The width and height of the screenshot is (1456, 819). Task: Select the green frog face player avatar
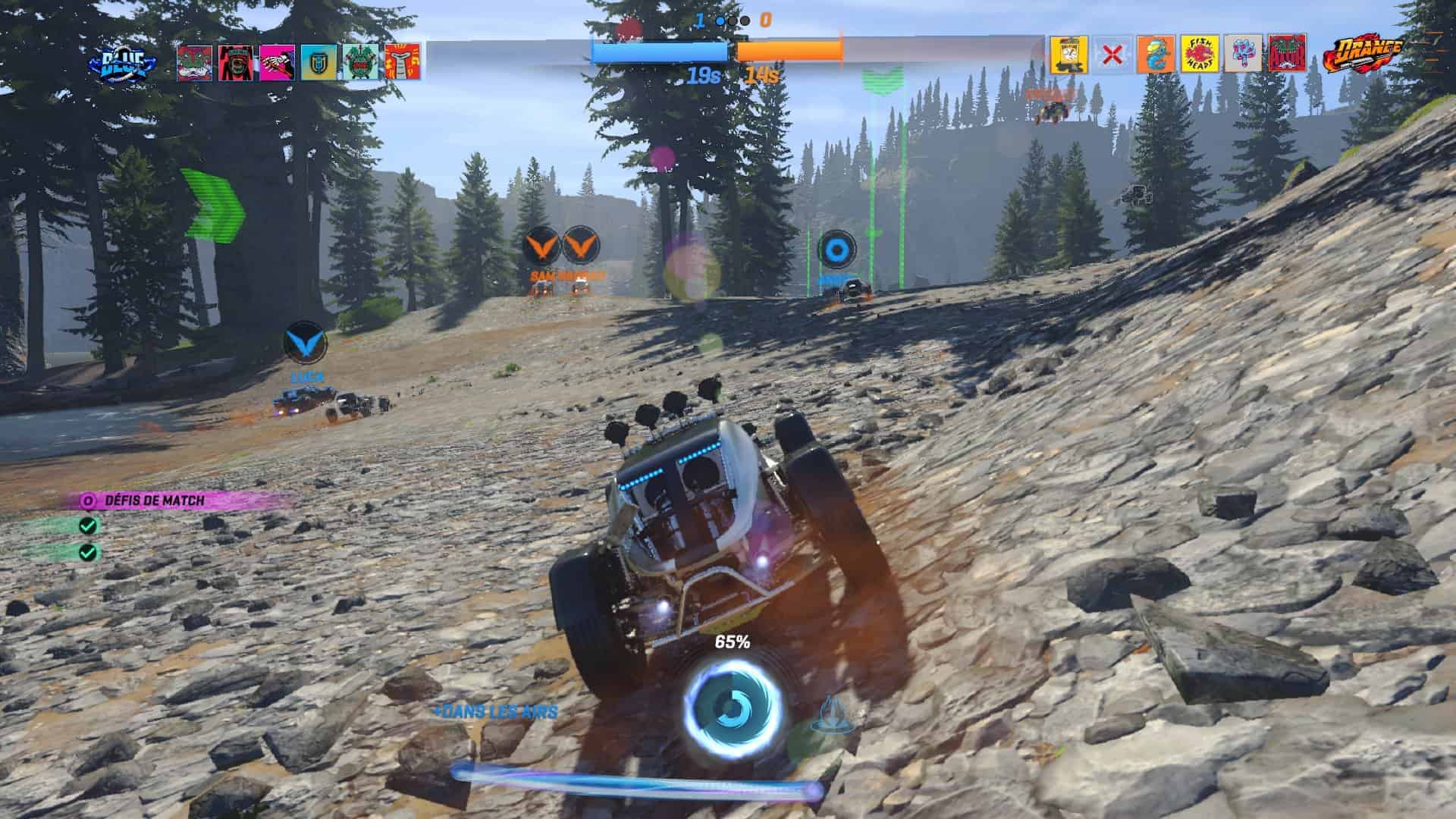pos(195,62)
